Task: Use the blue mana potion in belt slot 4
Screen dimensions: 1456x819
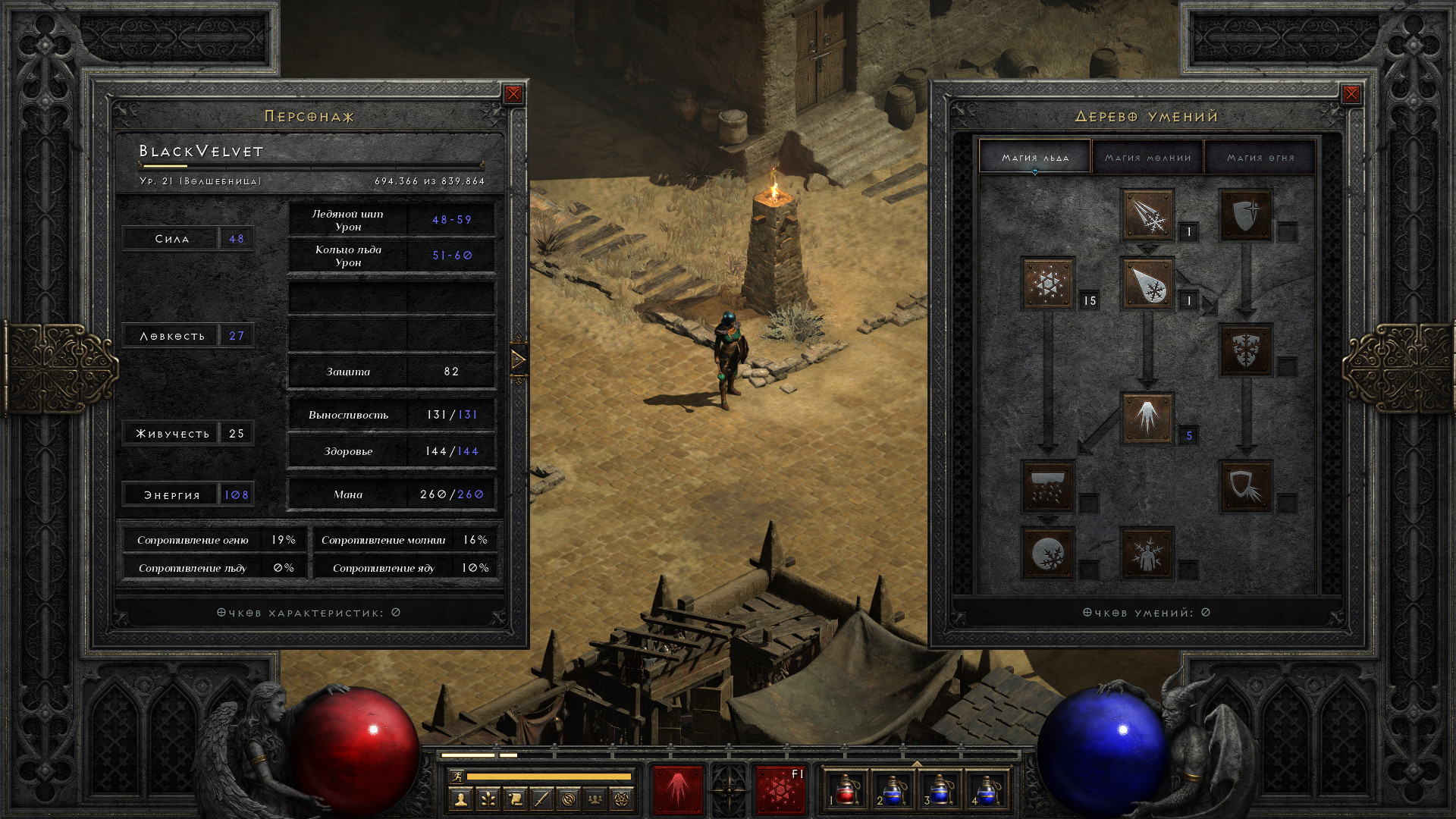Action: pyautogui.click(x=986, y=789)
